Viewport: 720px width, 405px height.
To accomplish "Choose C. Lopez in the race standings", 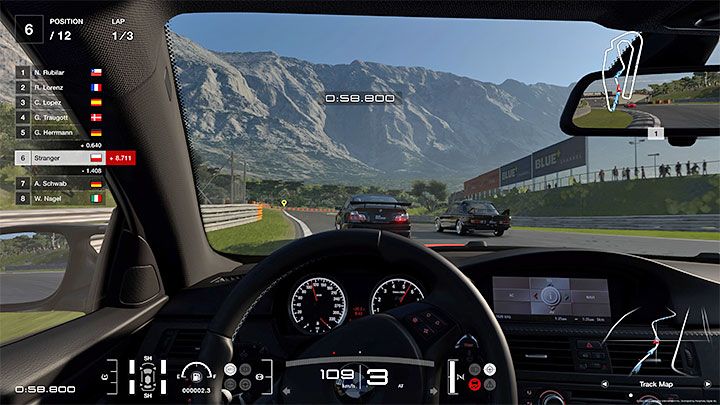I will pyautogui.click(x=60, y=102).
